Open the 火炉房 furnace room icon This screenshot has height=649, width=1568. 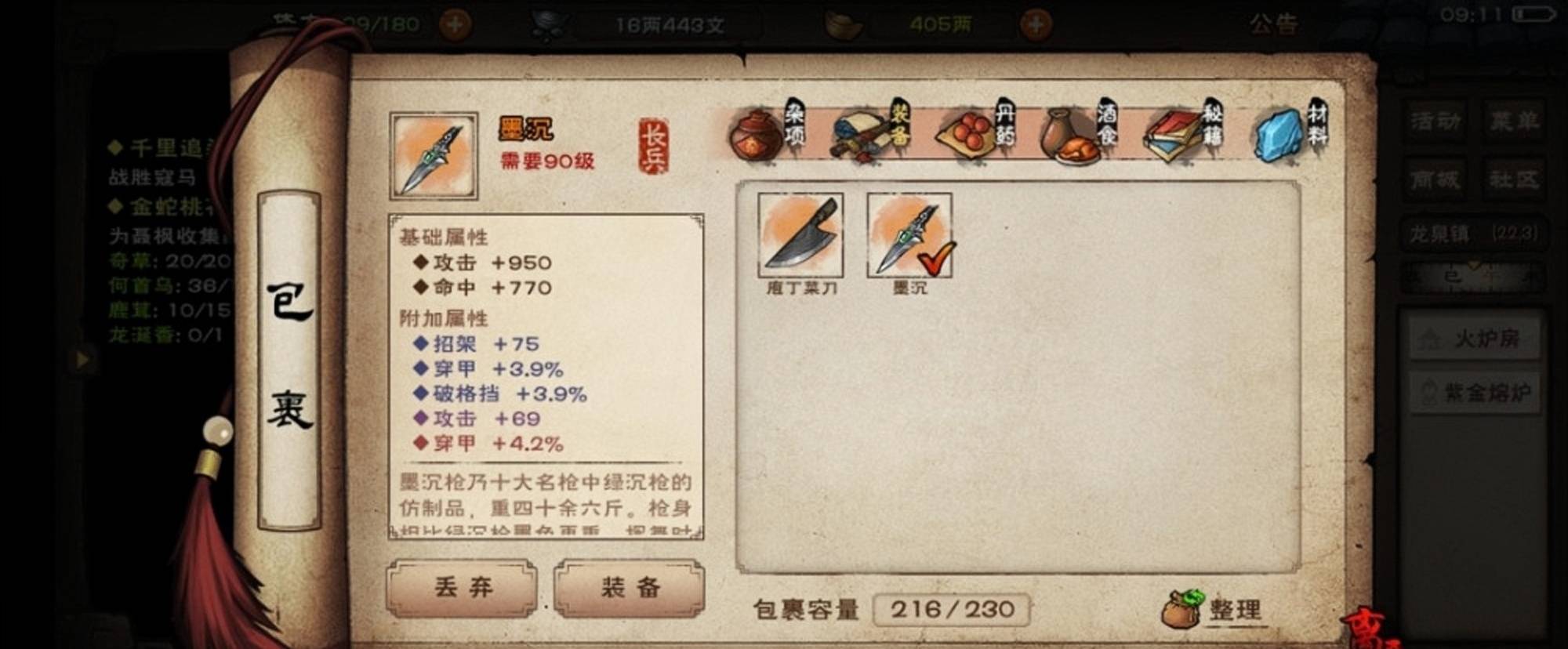[x=1474, y=338]
